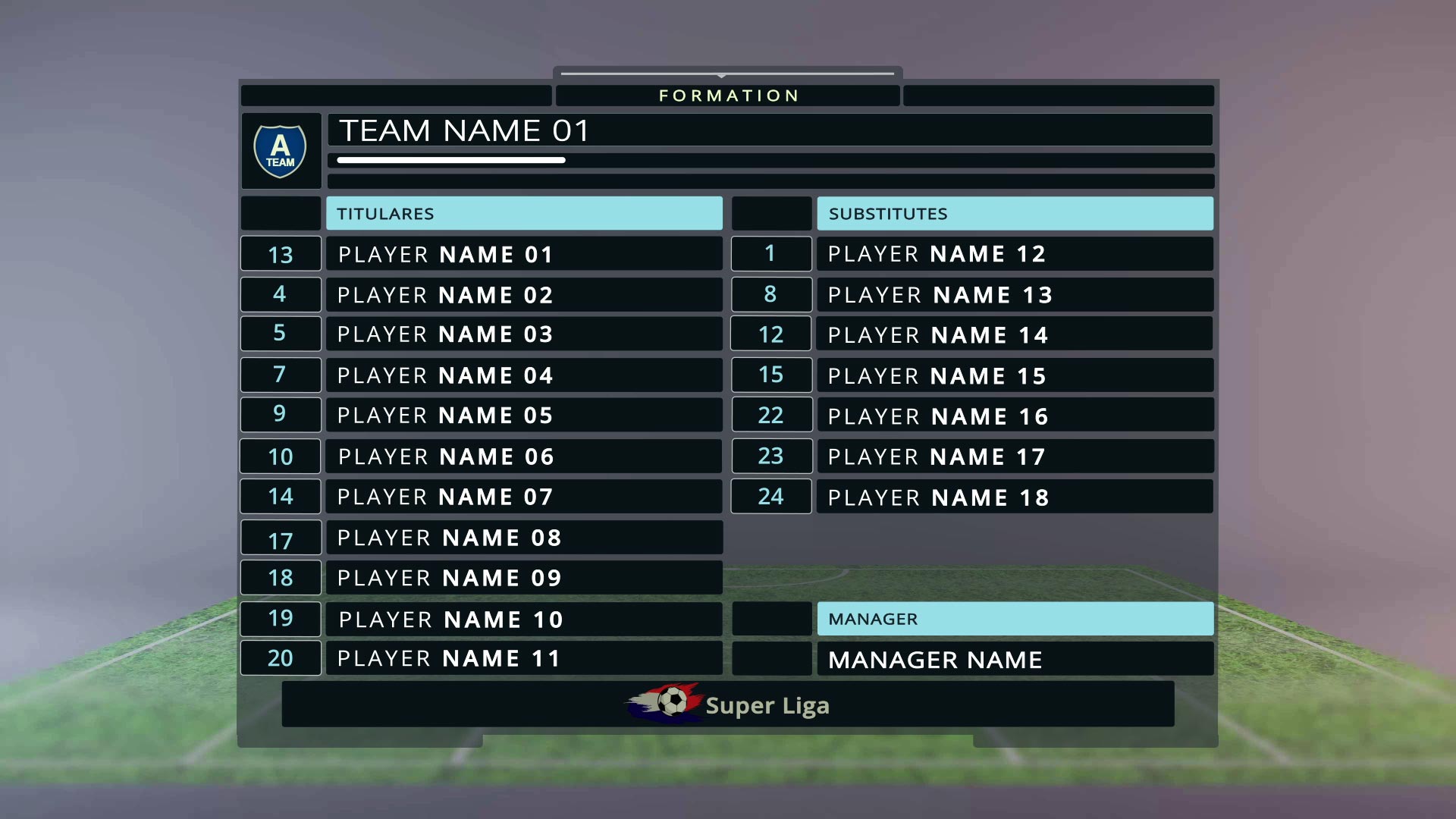Select the Team Name 01 title bar
Viewport: 1456px width, 819px height.
coord(769,130)
